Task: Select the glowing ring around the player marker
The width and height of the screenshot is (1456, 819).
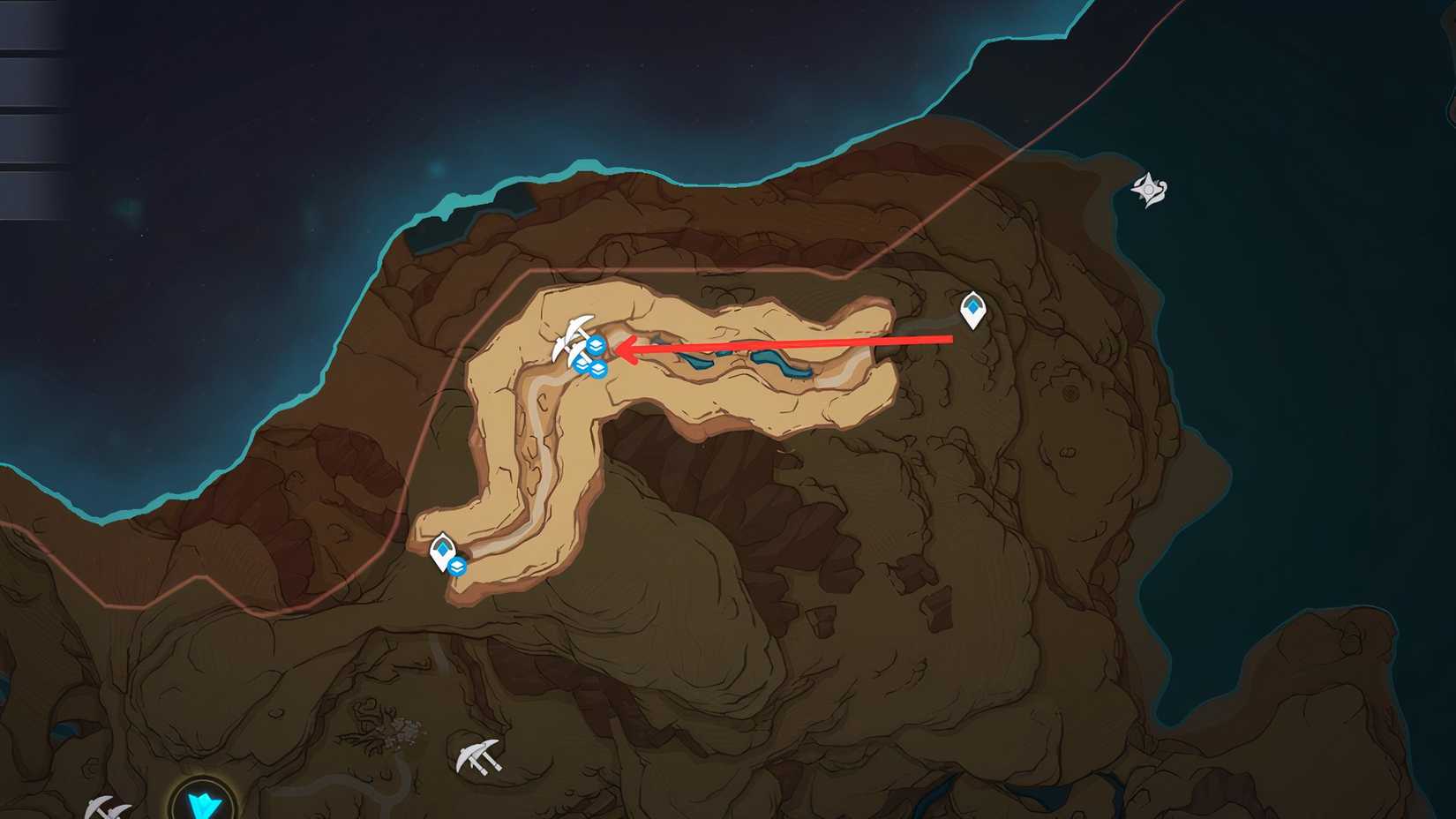Action: [202, 805]
